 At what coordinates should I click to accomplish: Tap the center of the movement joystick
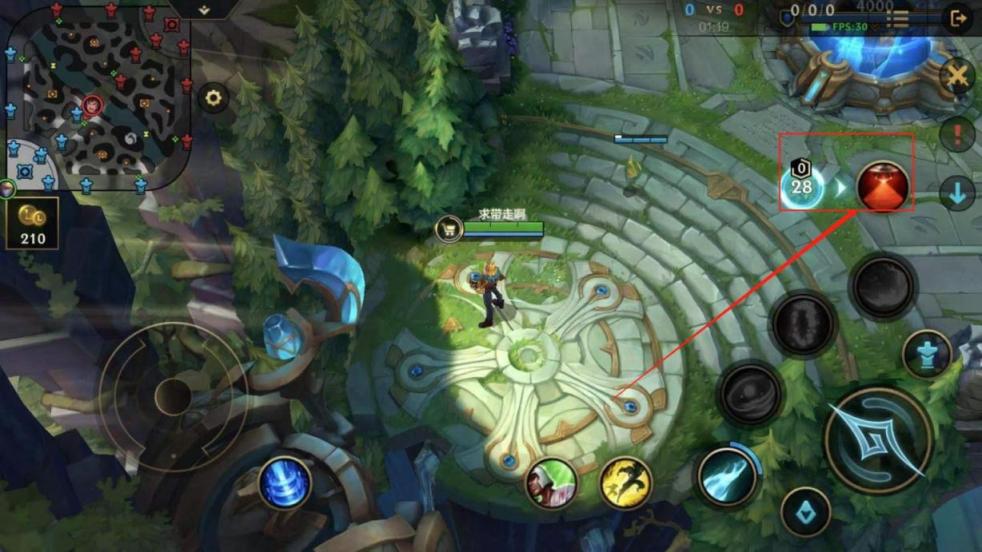172,396
